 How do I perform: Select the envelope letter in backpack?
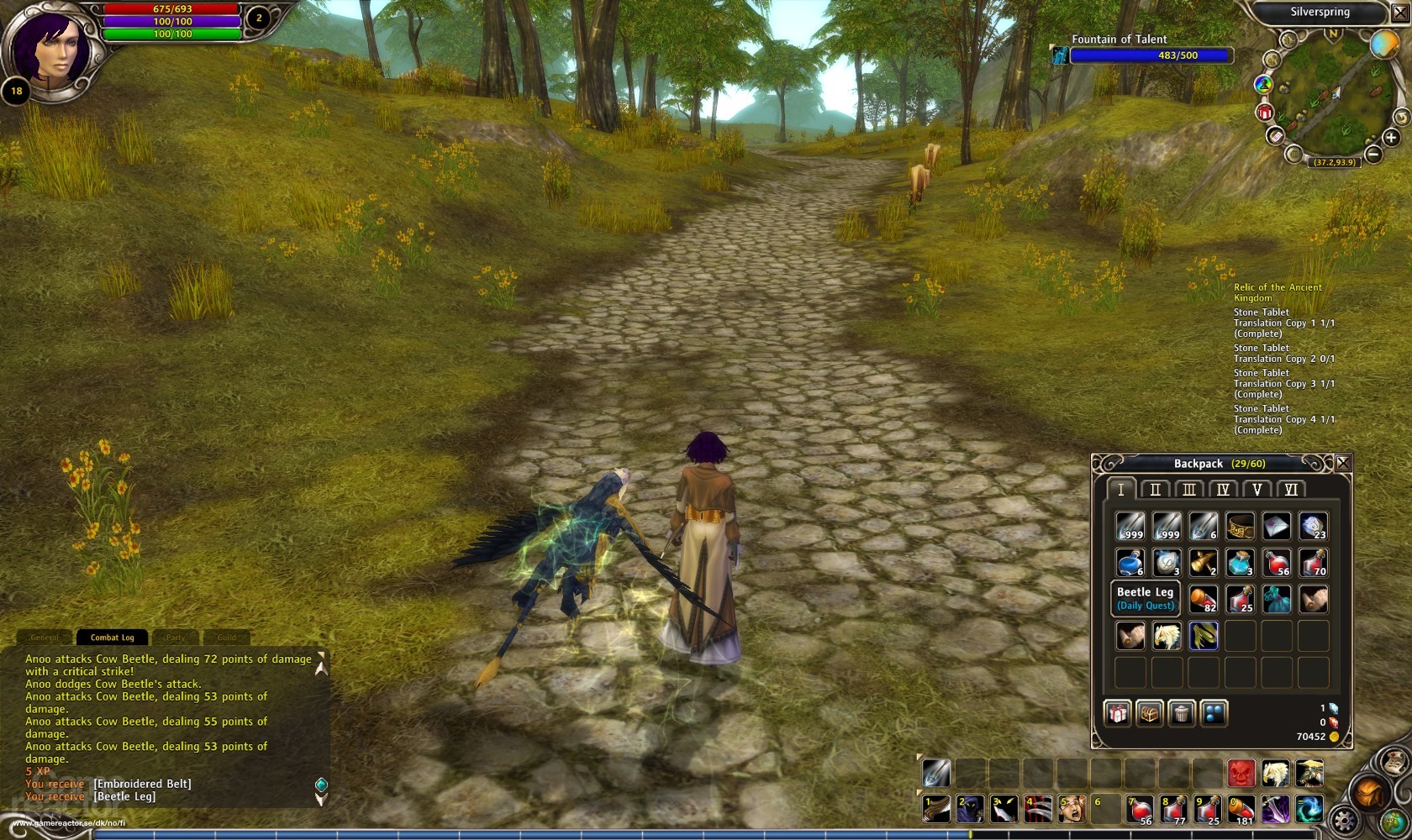click(x=1277, y=527)
